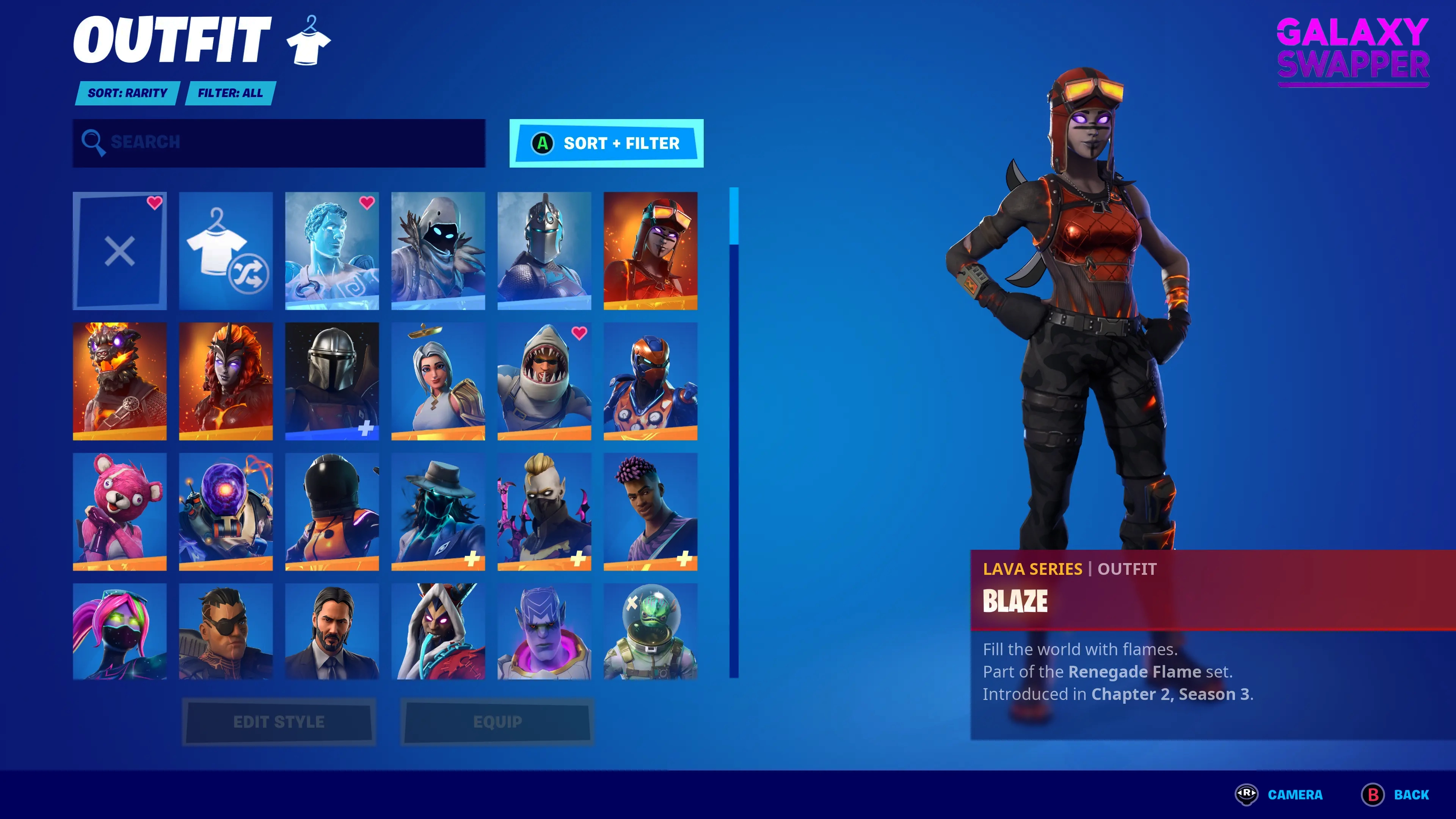
Task: Pick the Mandalorian helmet outfit
Action: pos(332,381)
